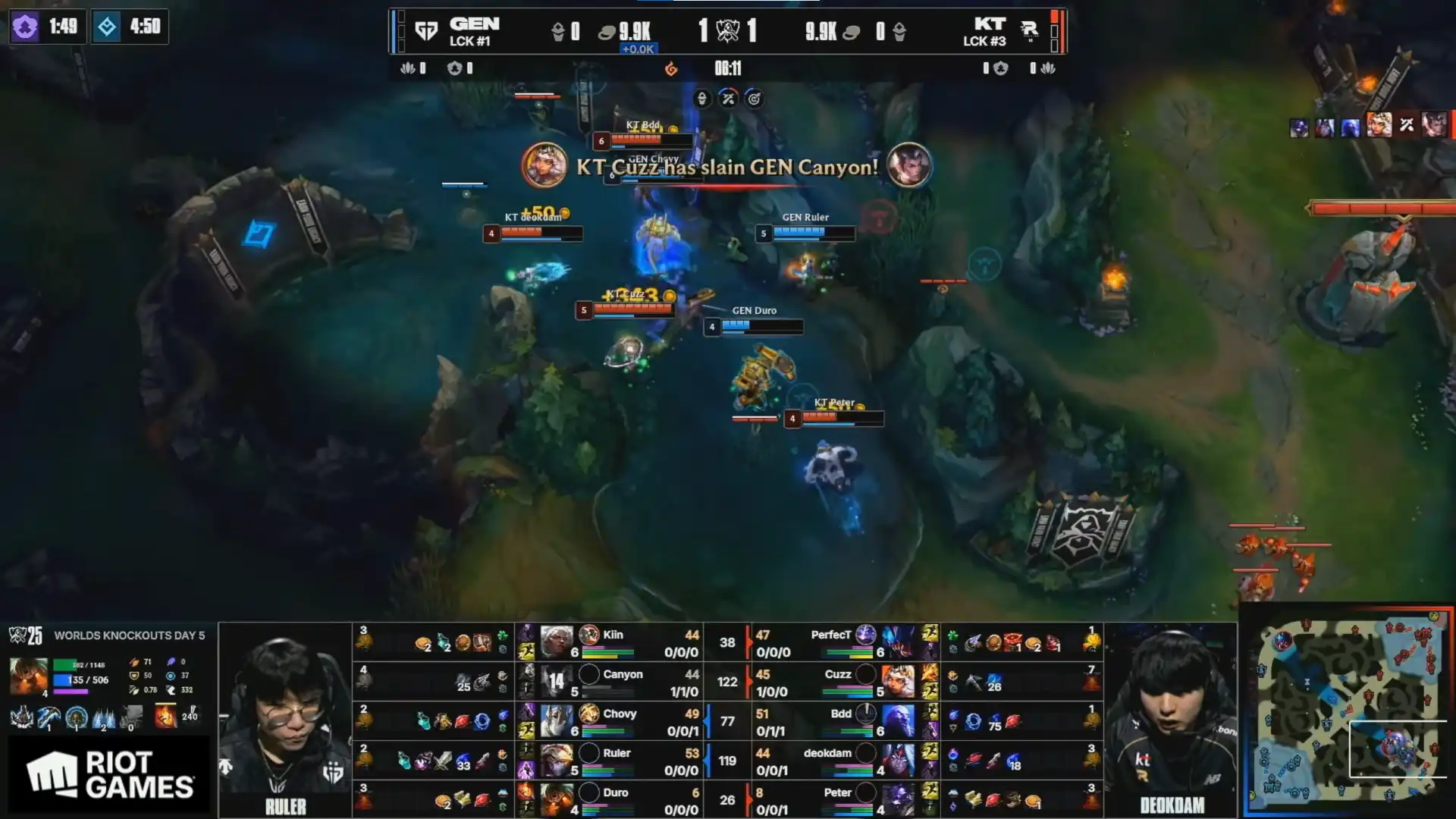Select the purple objective timer icon

[25, 27]
